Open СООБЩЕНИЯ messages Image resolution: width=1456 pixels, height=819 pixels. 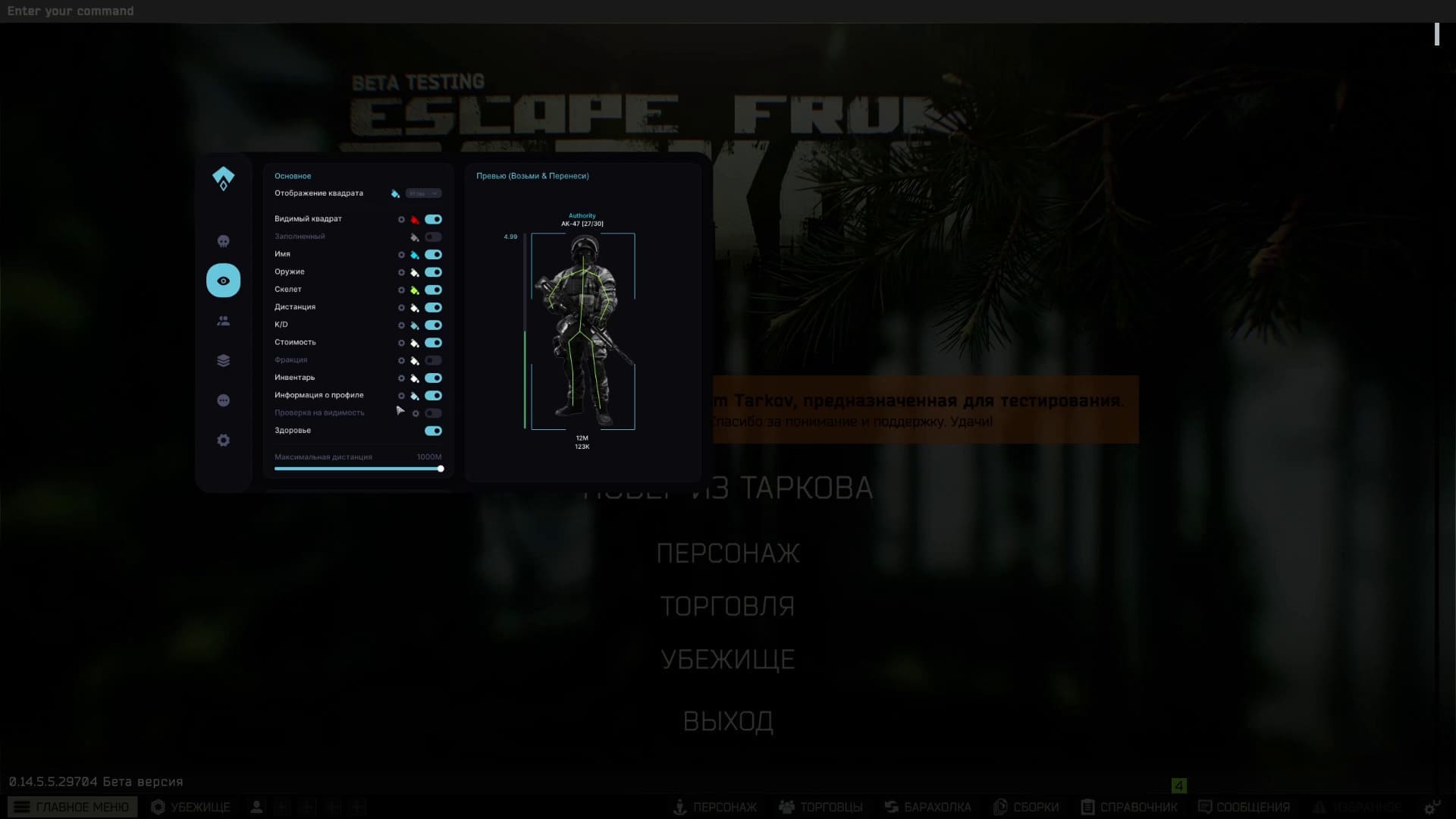coord(1244,807)
